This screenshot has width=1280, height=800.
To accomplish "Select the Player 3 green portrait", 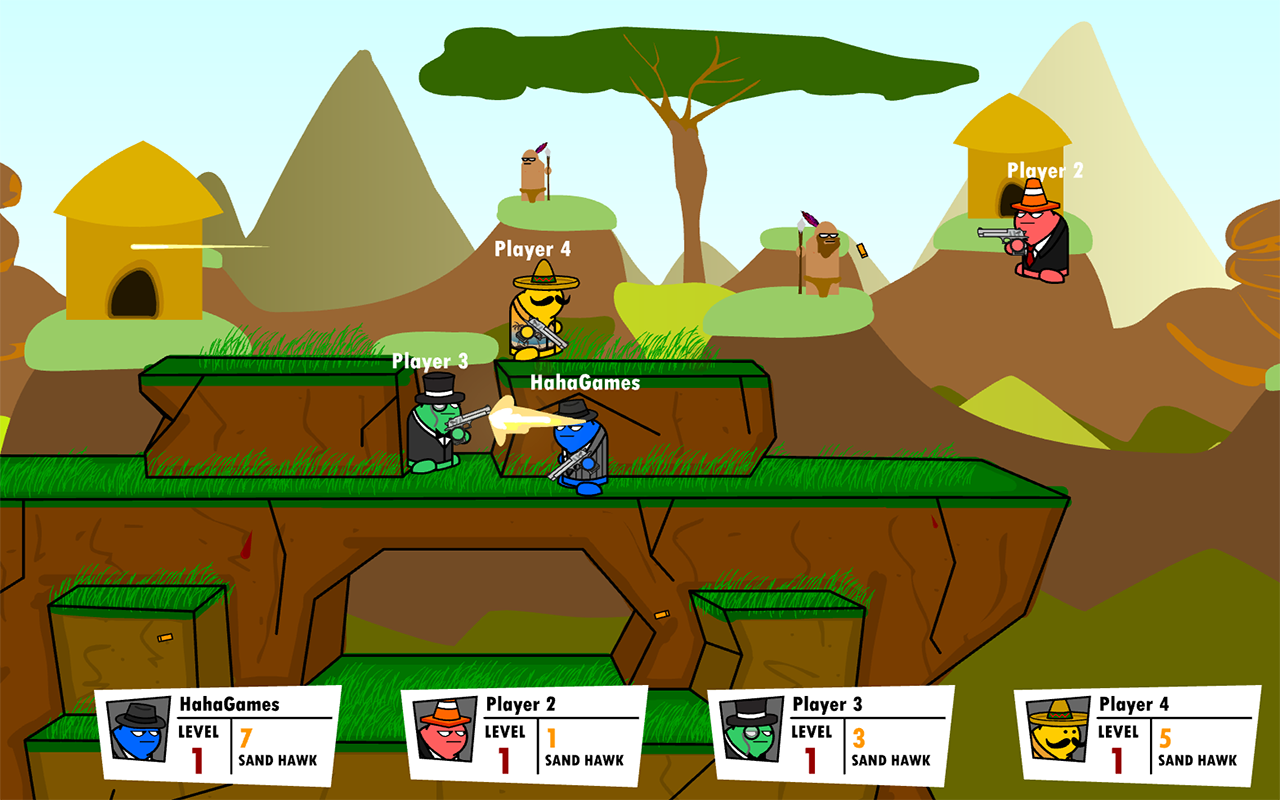I will [752, 730].
